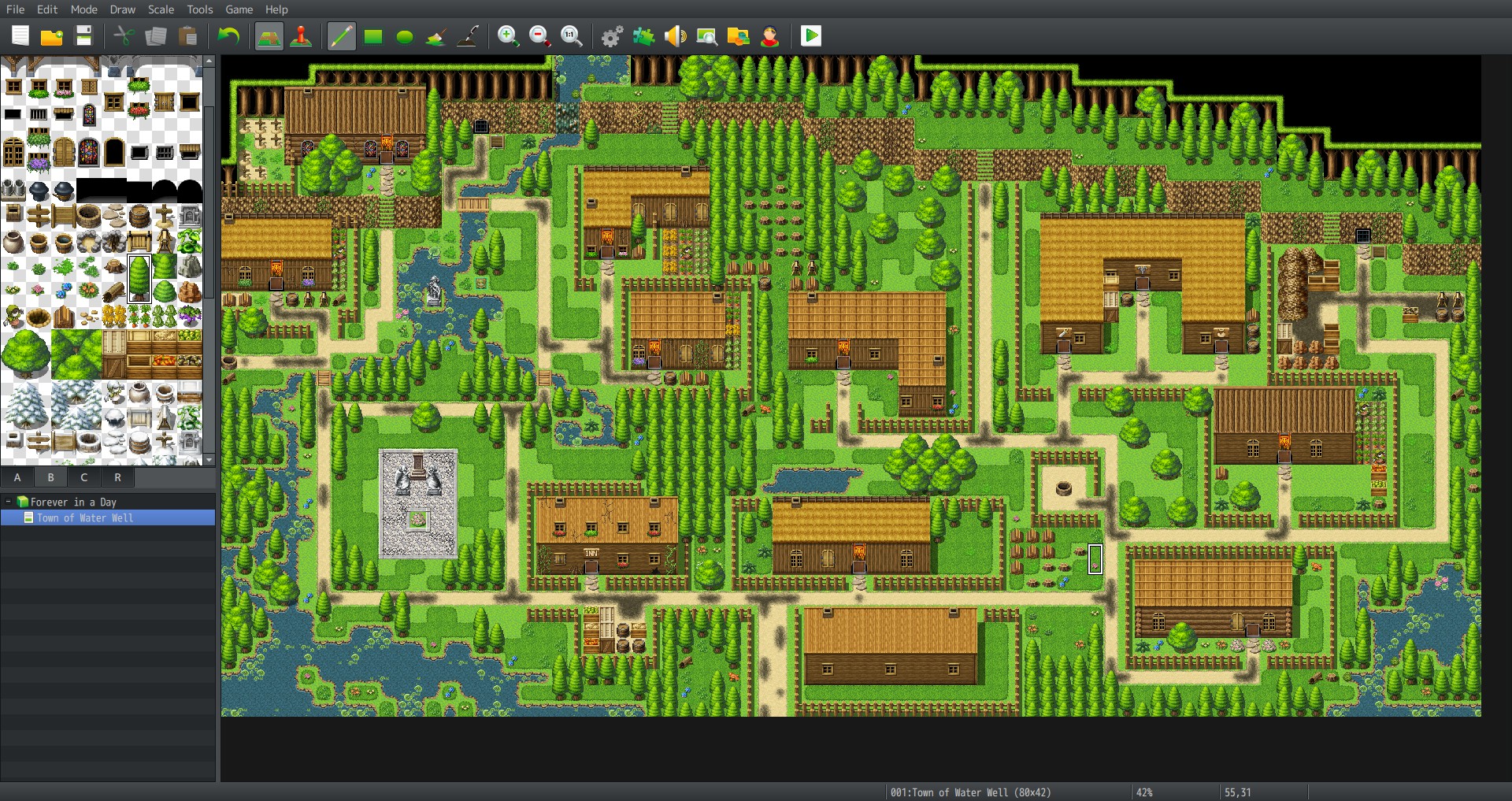Activate the Shadow Pen tool
1512x801 pixels.
[468, 35]
